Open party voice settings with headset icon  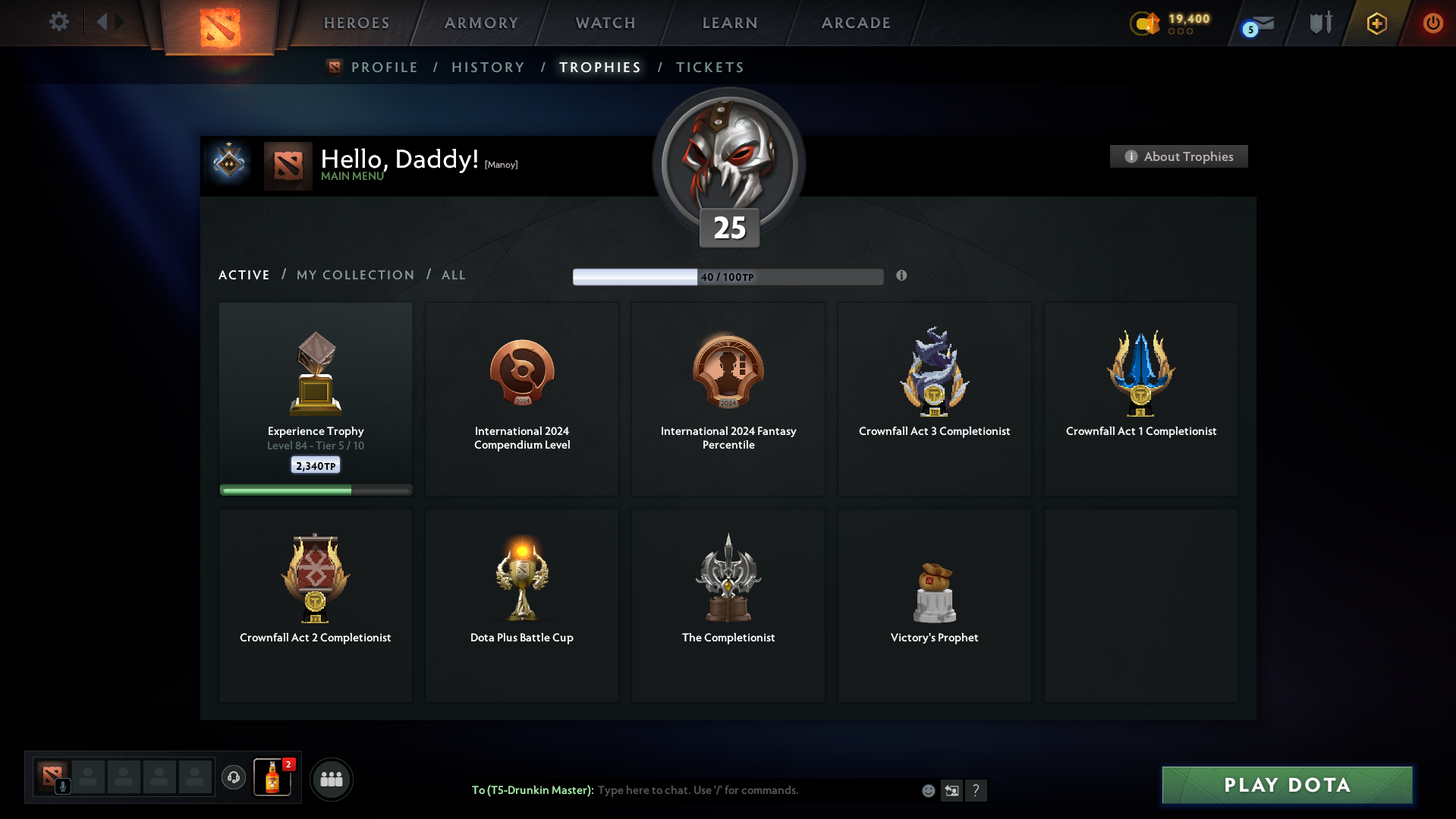click(x=233, y=778)
